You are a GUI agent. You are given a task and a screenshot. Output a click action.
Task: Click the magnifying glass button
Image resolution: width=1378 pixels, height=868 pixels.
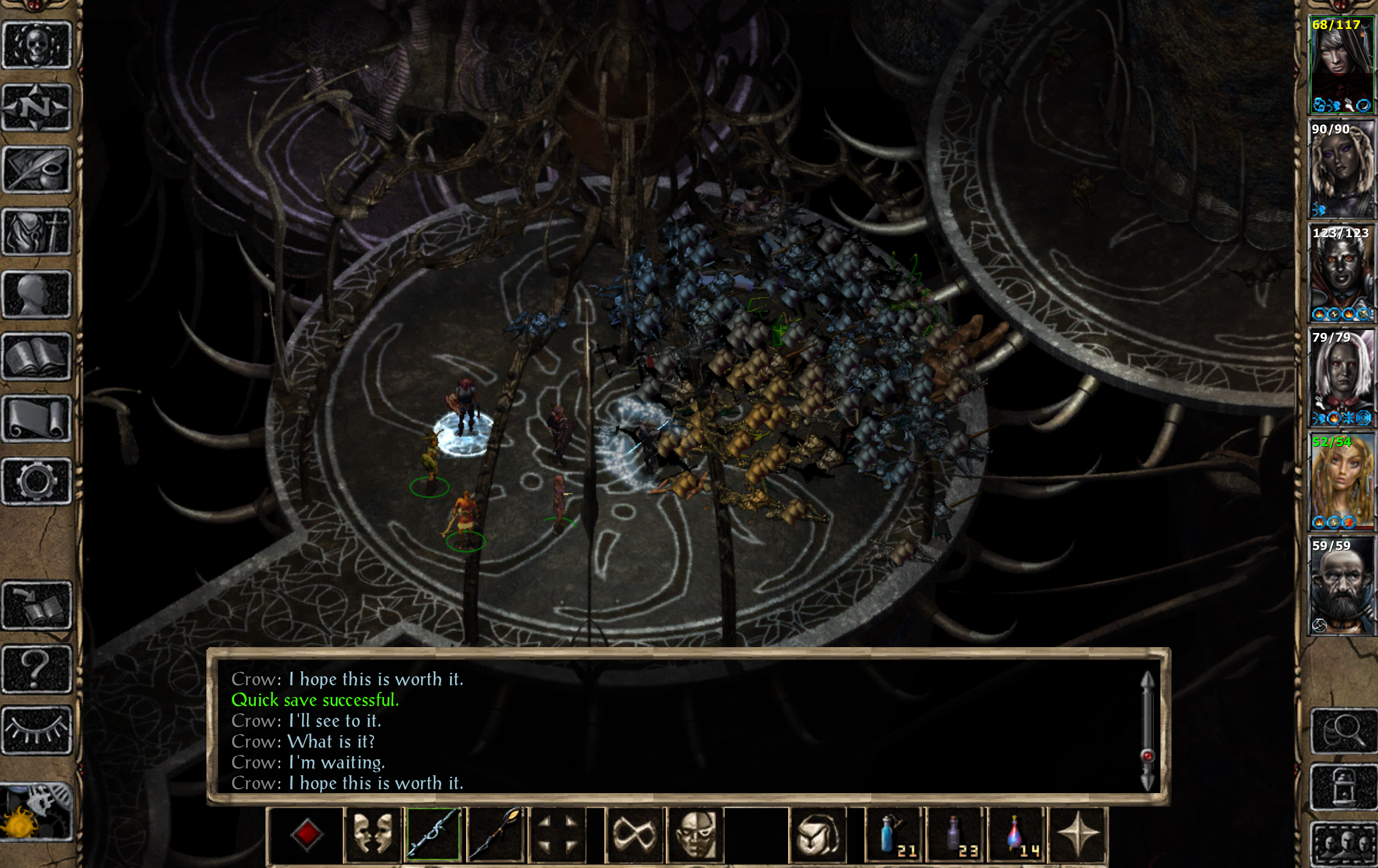1343,730
